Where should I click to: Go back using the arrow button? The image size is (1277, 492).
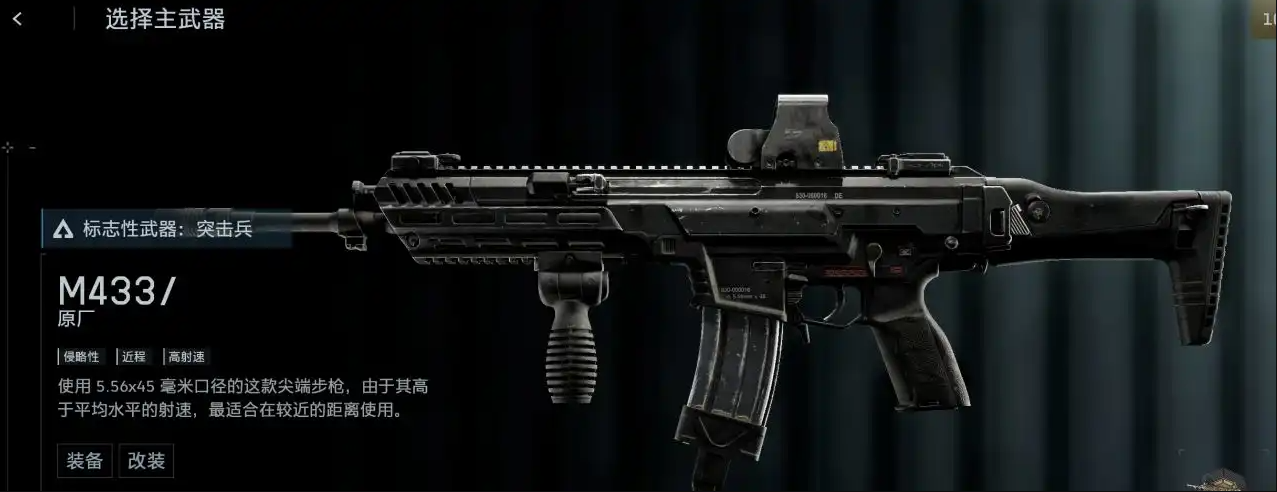click(18, 19)
